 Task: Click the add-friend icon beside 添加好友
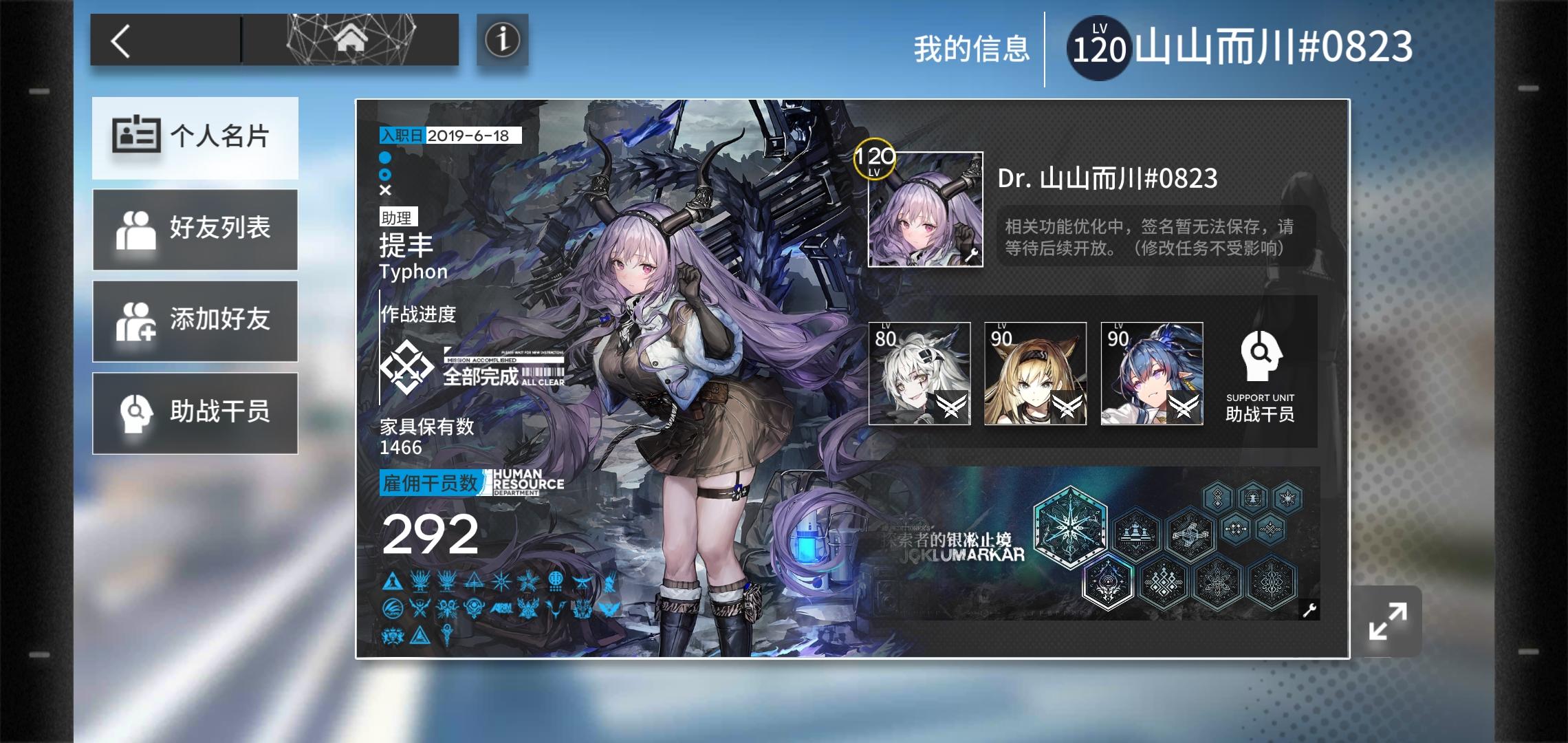click(137, 321)
